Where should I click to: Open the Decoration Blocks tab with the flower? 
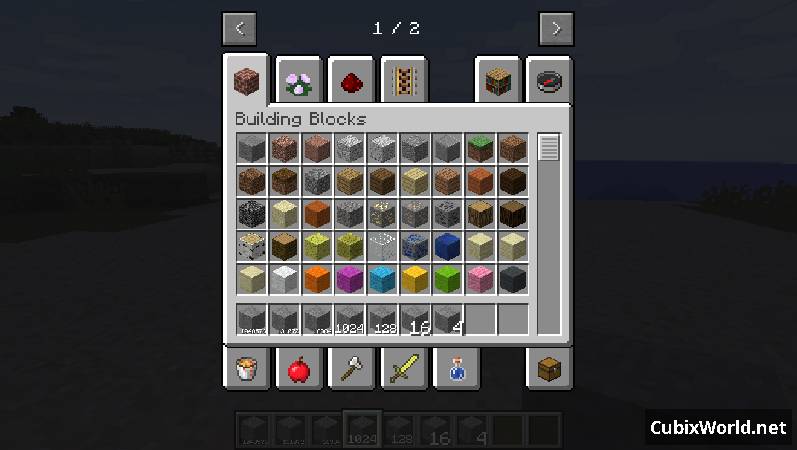298,82
